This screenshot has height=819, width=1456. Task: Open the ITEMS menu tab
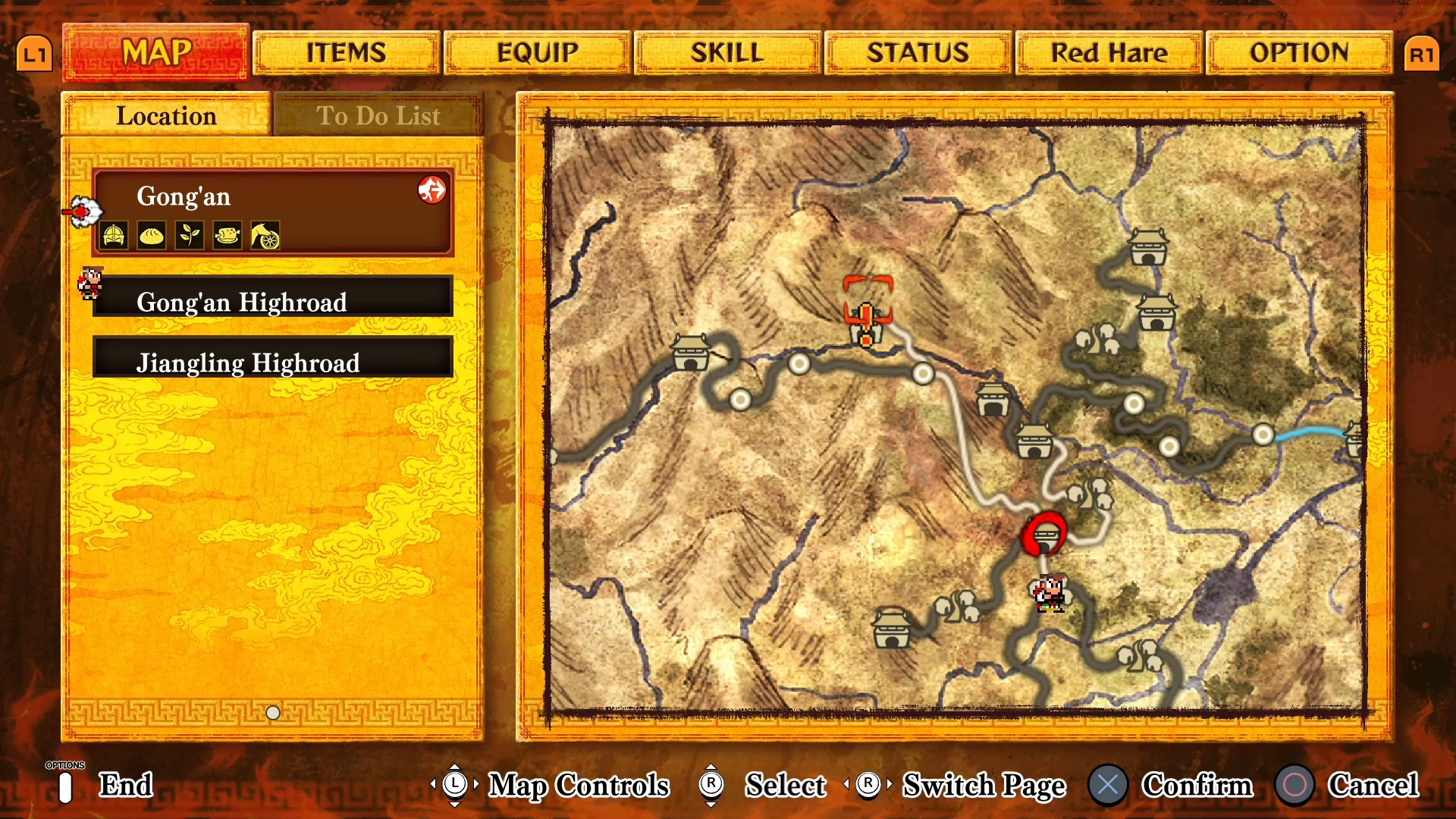point(347,53)
